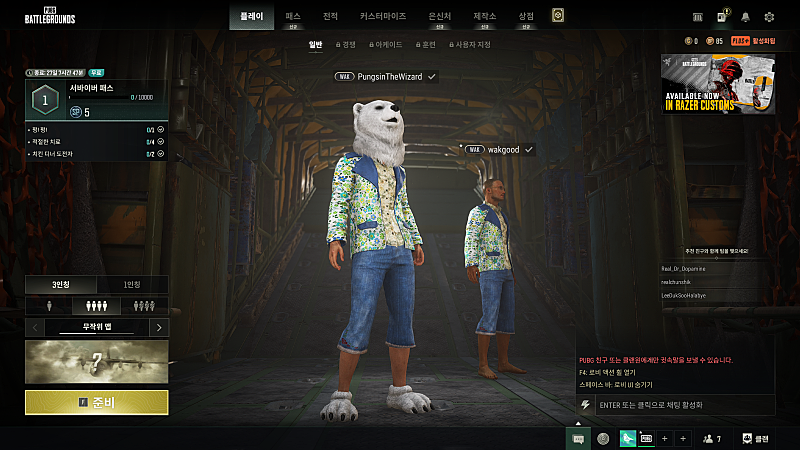Viewport: 800px width, 450px height.
Task: Open the 은신처 (Hideout) tab
Action: point(439,17)
